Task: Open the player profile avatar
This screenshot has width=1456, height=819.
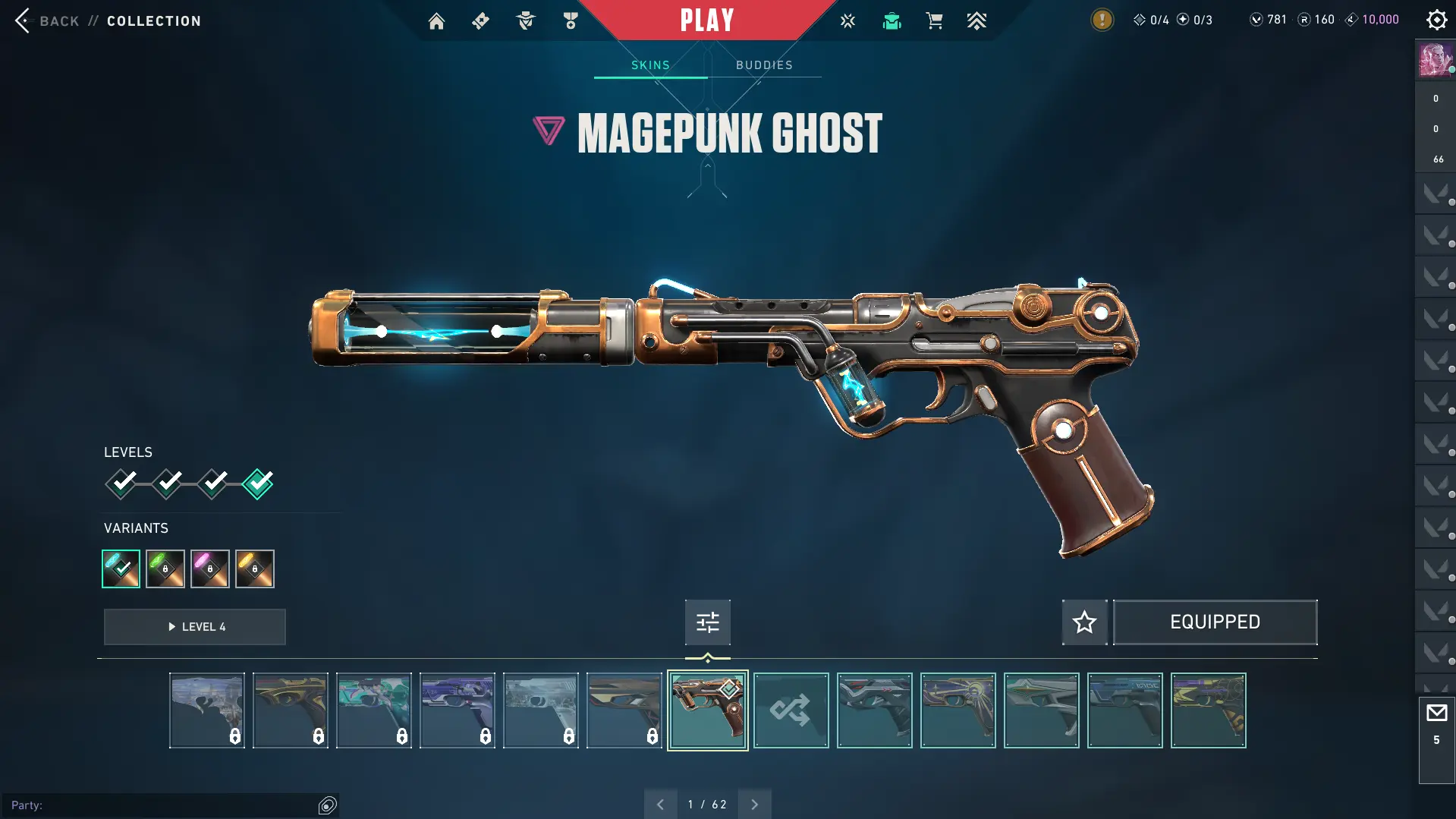Action: 1435,60
